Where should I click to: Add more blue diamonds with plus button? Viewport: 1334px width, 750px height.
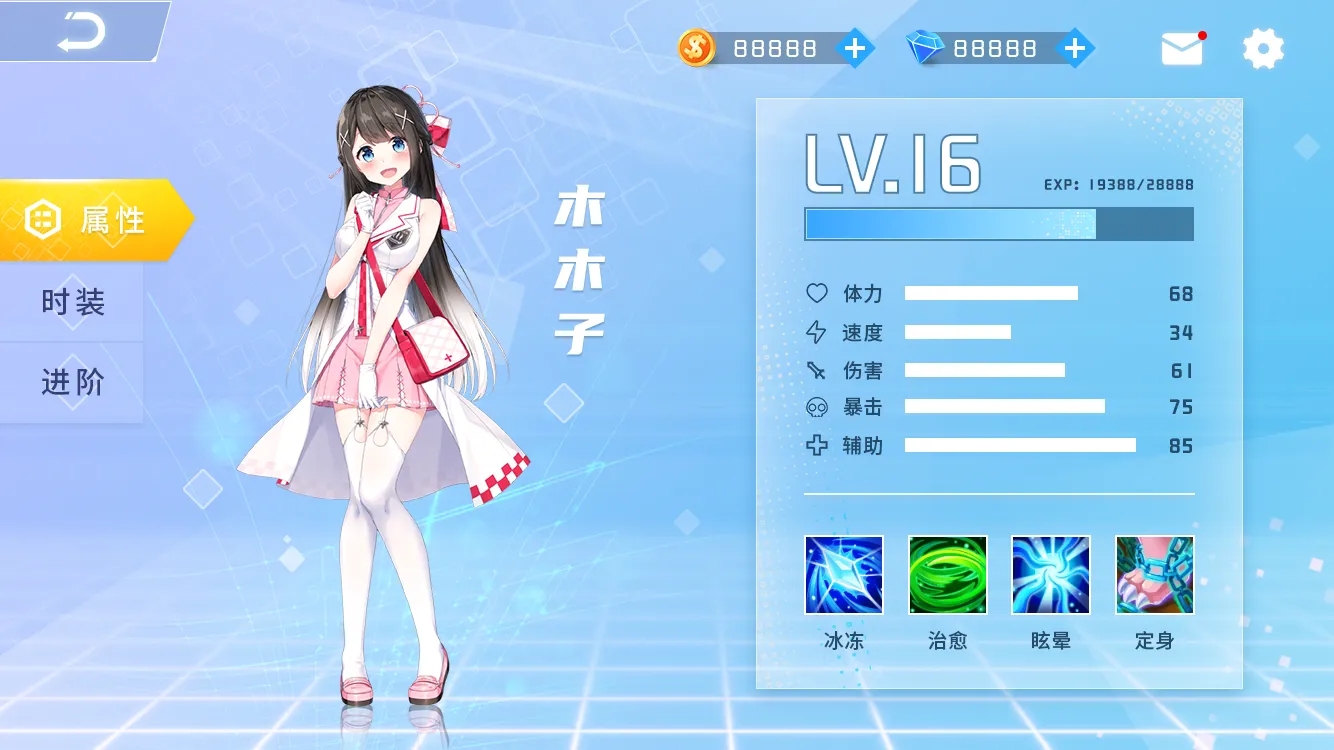1074,48
